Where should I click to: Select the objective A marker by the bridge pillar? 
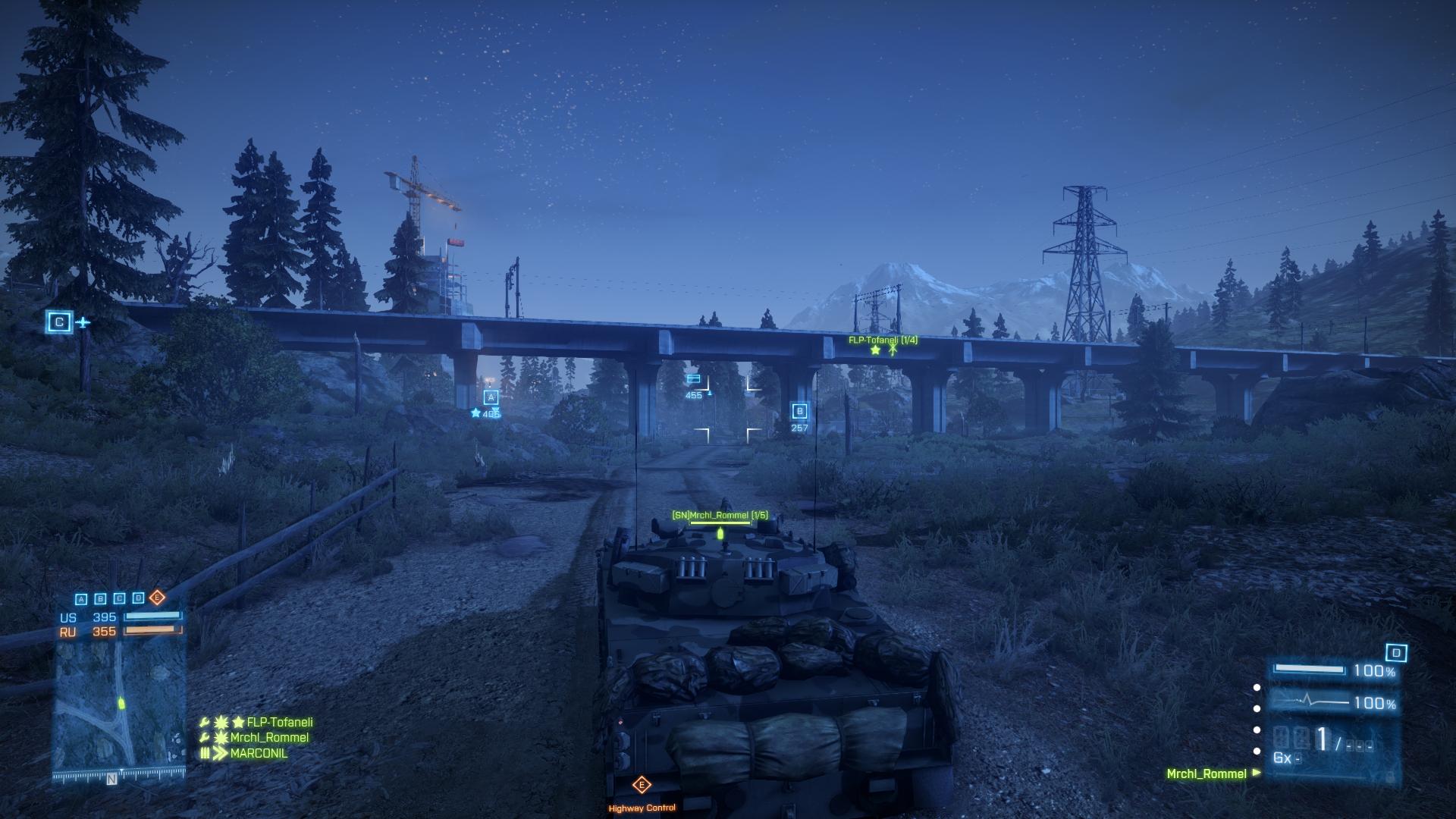pos(491,397)
